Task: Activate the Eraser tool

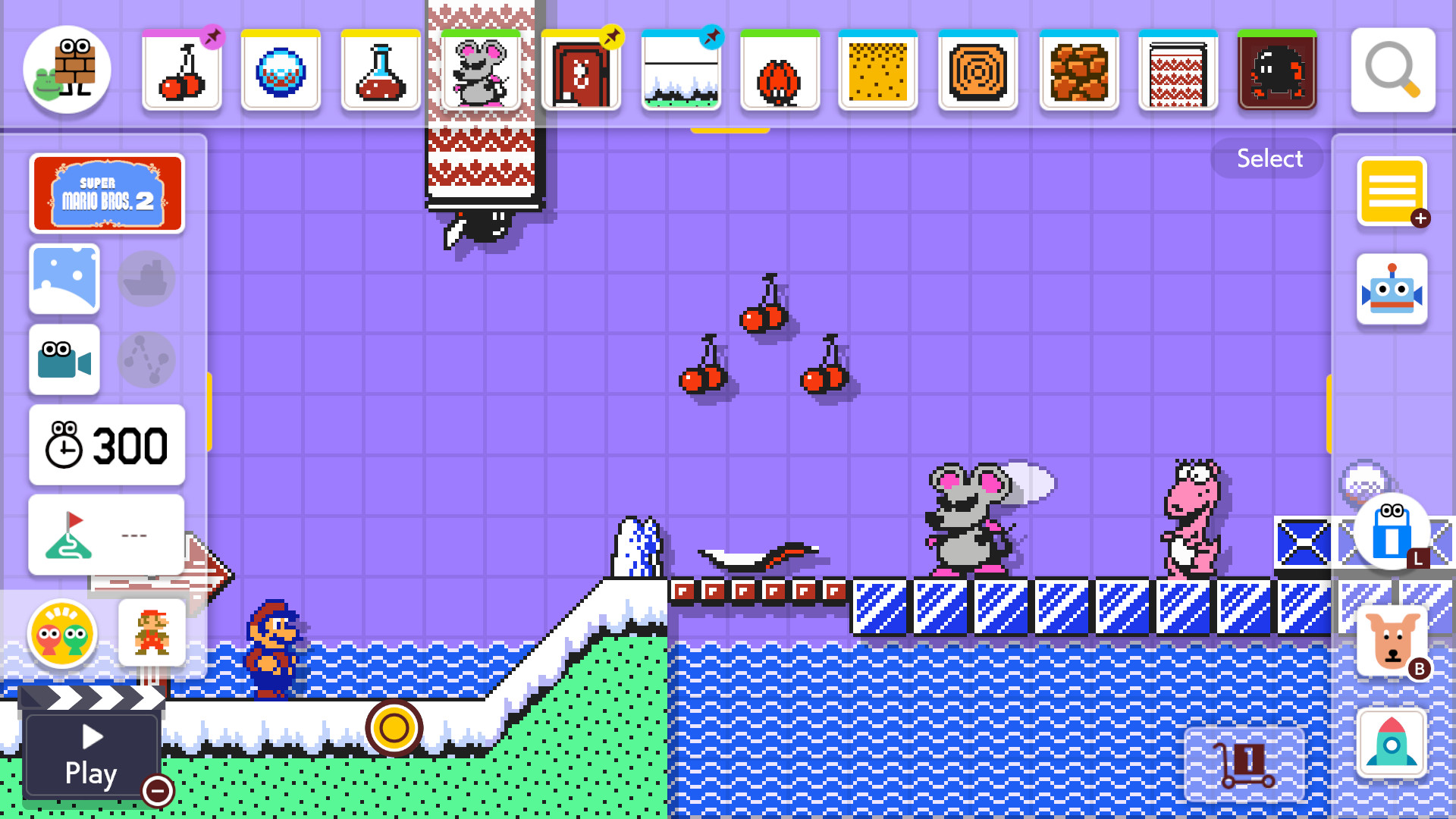Action: [1392, 535]
